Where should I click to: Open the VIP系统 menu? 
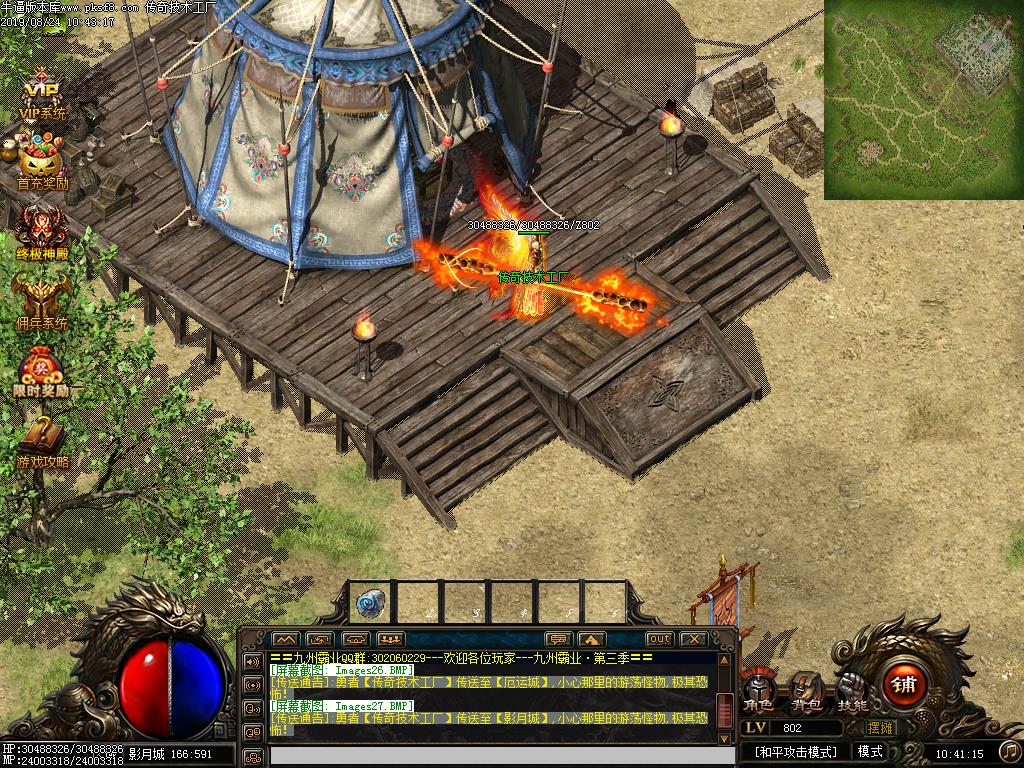click(x=42, y=95)
